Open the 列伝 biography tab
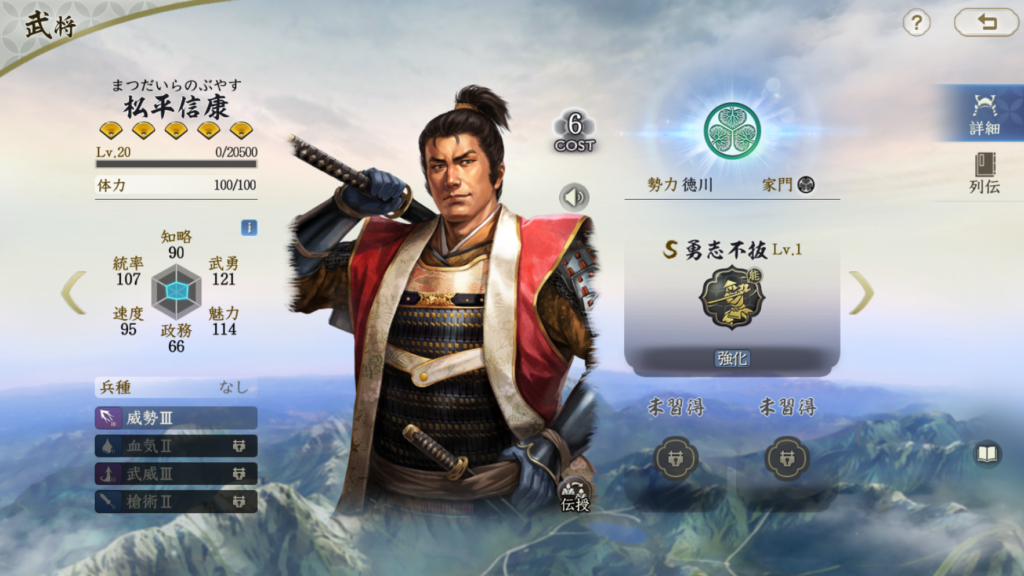Image resolution: width=1024 pixels, height=576 pixels. point(984,173)
